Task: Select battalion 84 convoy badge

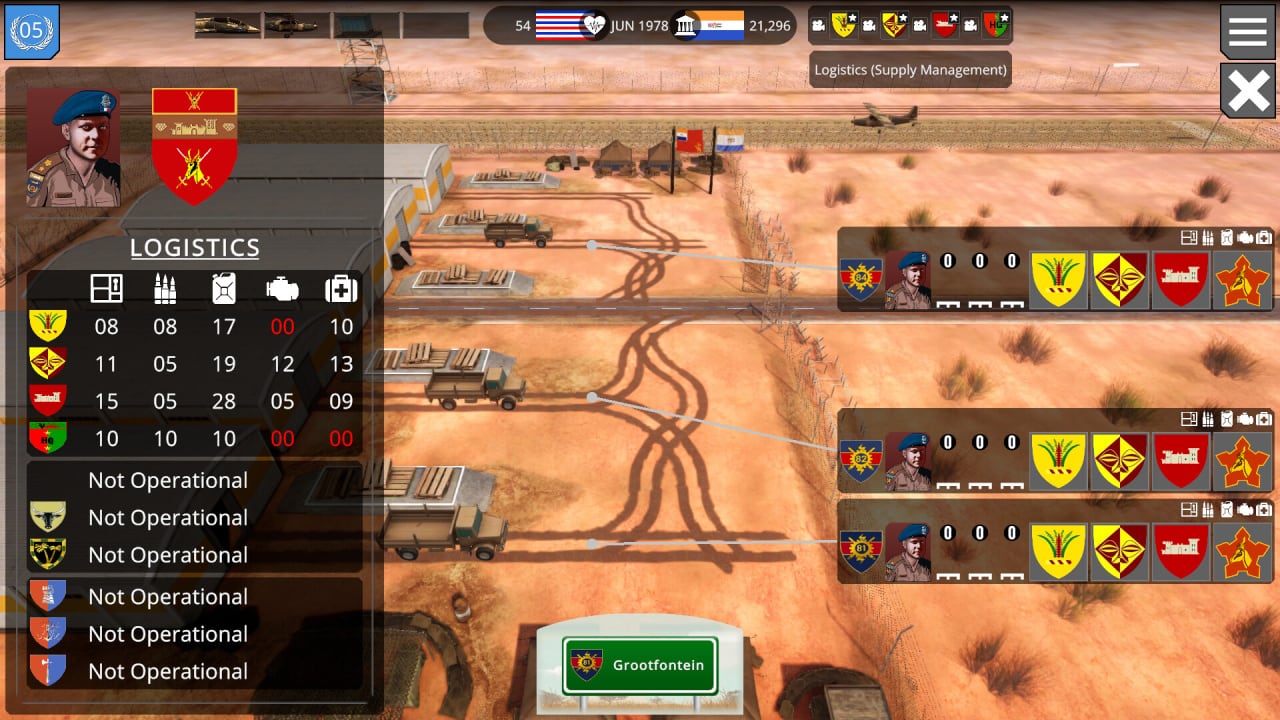Action: point(860,280)
